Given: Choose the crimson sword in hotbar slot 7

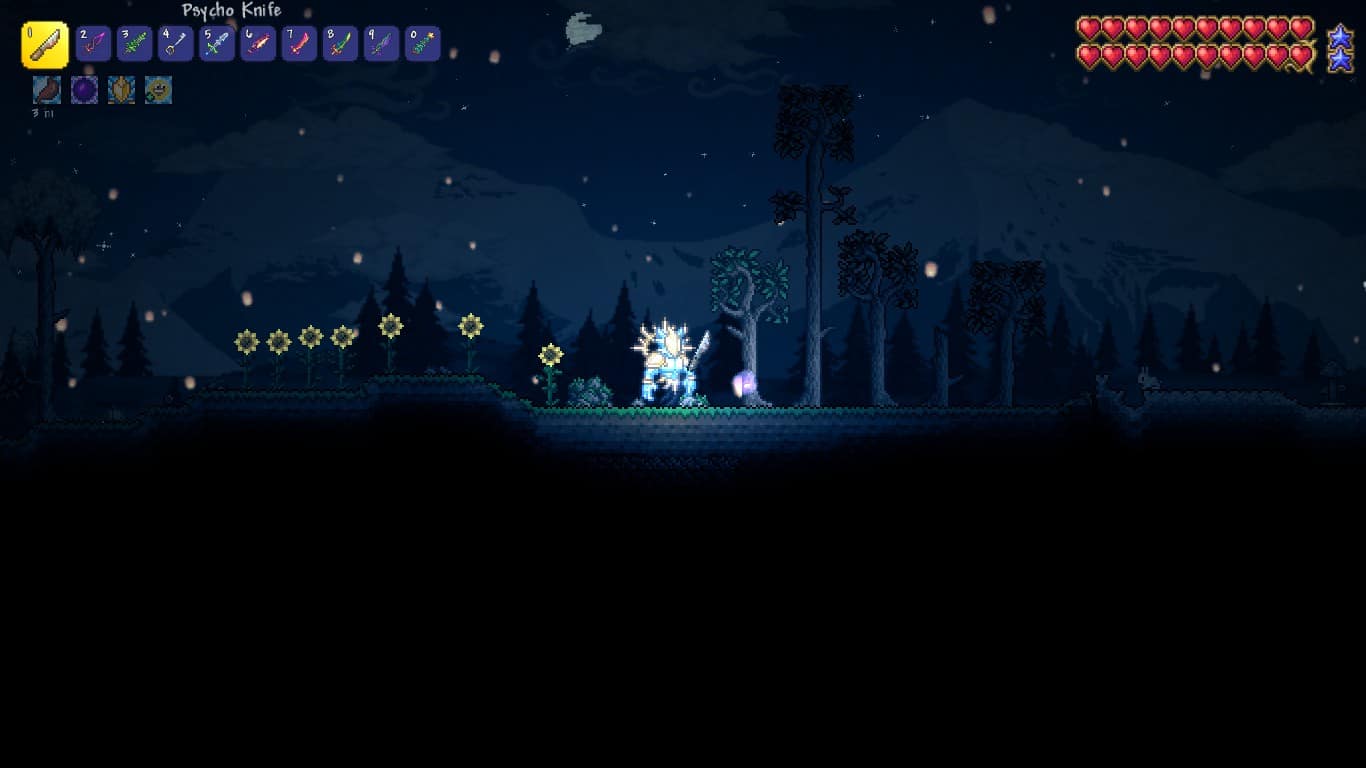Looking at the screenshot, I should click(299, 42).
